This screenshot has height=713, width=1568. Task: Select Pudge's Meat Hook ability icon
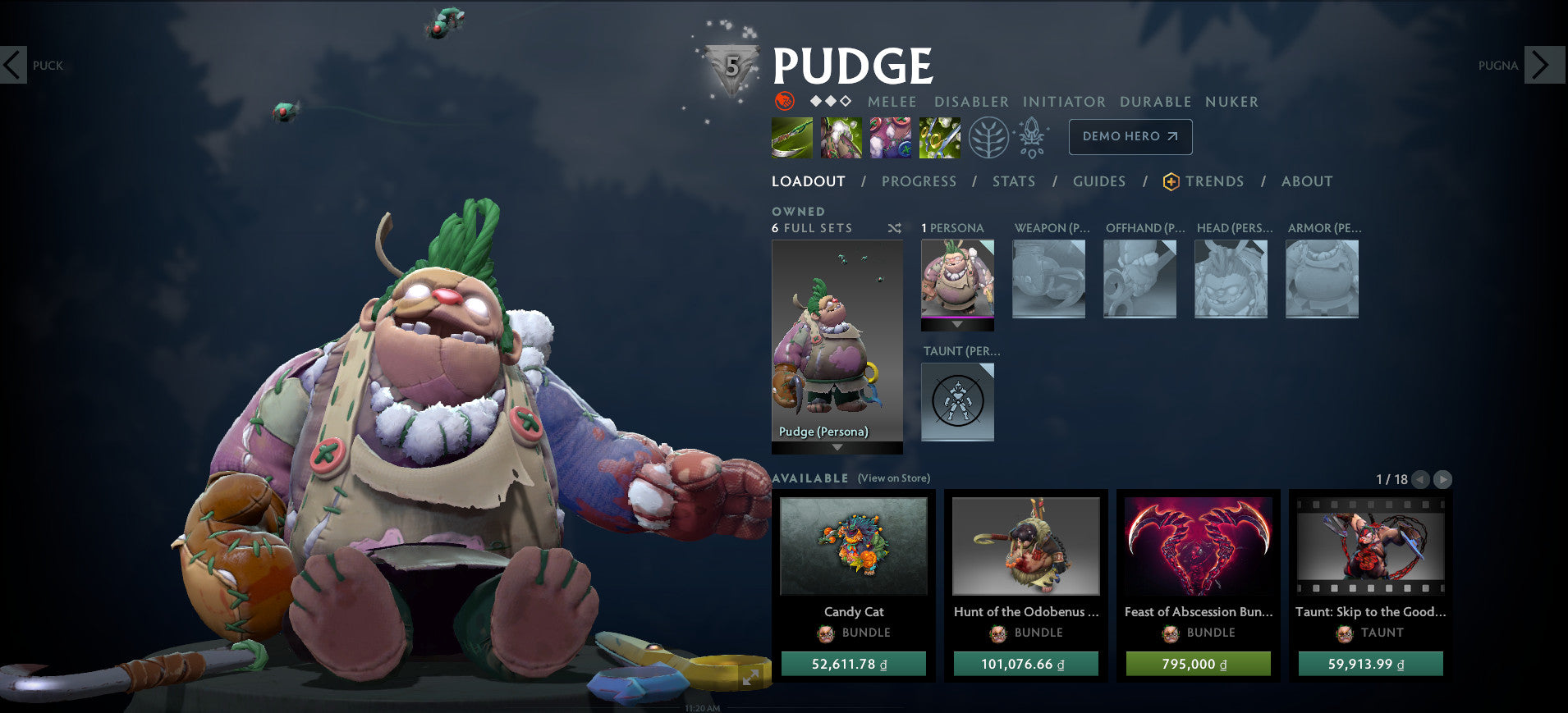(791, 137)
